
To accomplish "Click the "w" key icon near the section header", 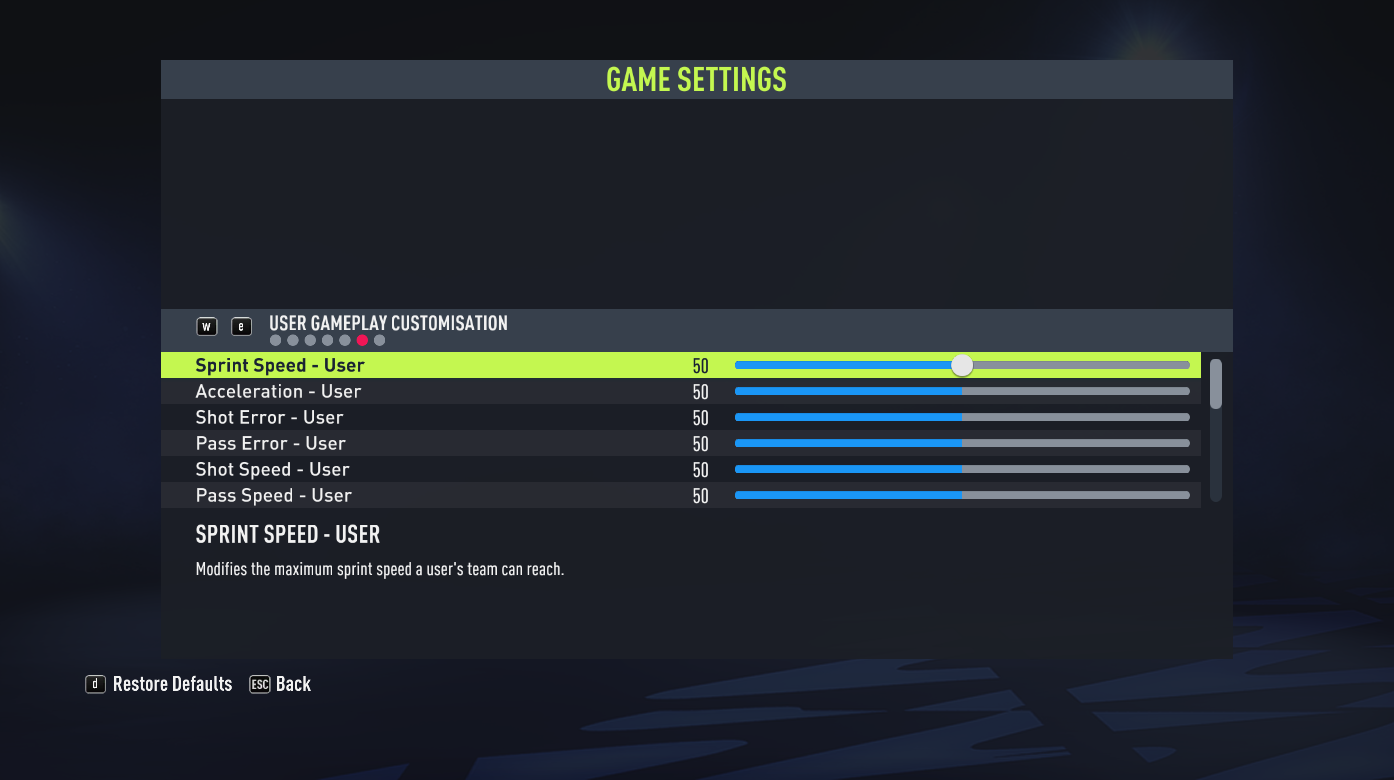I will (207, 326).
